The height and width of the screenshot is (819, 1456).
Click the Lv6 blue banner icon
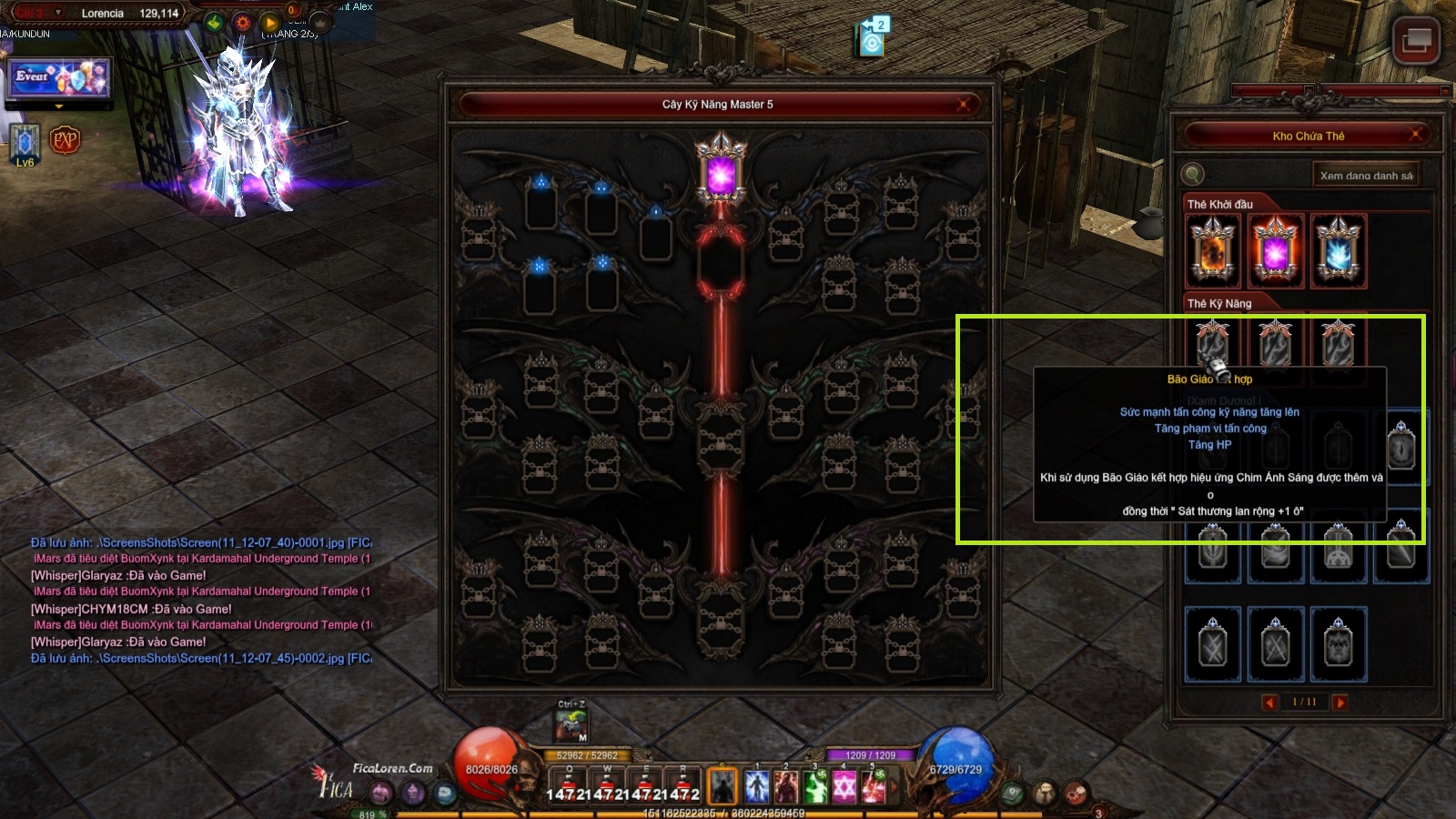click(x=25, y=144)
